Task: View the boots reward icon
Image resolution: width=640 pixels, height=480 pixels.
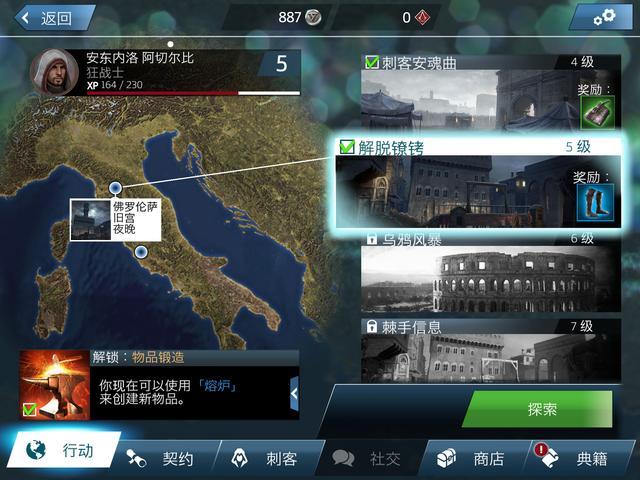Action: [x=595, y=203]
